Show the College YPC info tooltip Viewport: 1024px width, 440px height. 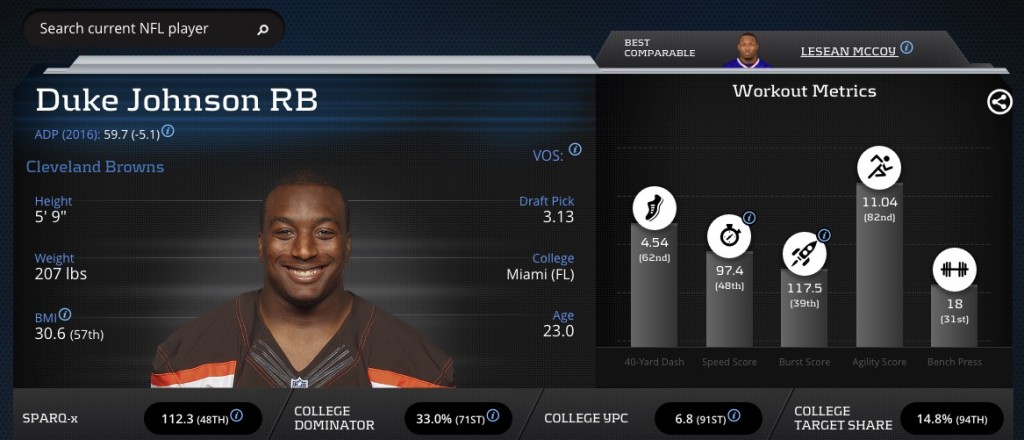pyautogui.click(x=744, y=416)
